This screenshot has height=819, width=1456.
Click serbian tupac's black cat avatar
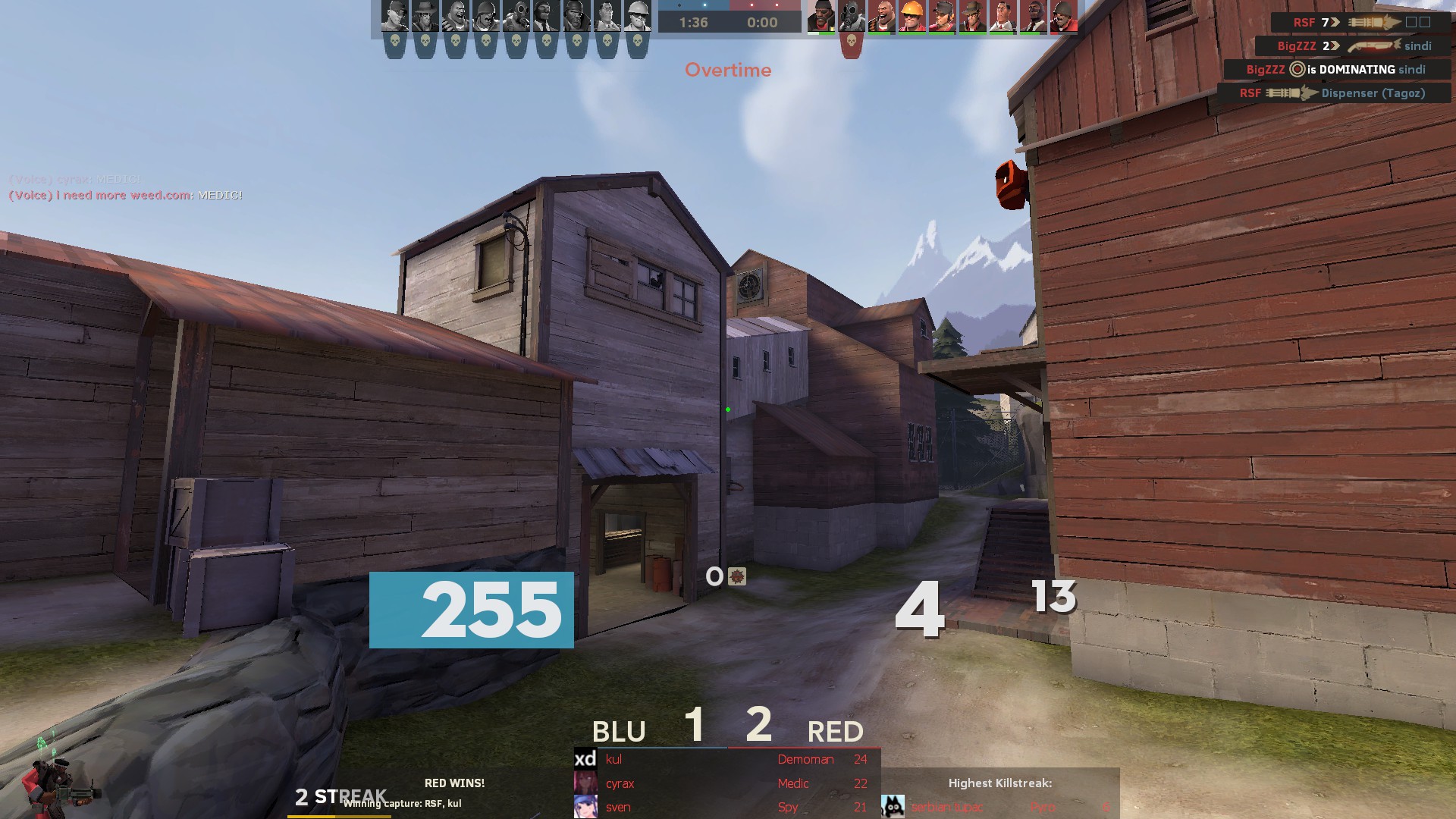click(x=893, y=806)
